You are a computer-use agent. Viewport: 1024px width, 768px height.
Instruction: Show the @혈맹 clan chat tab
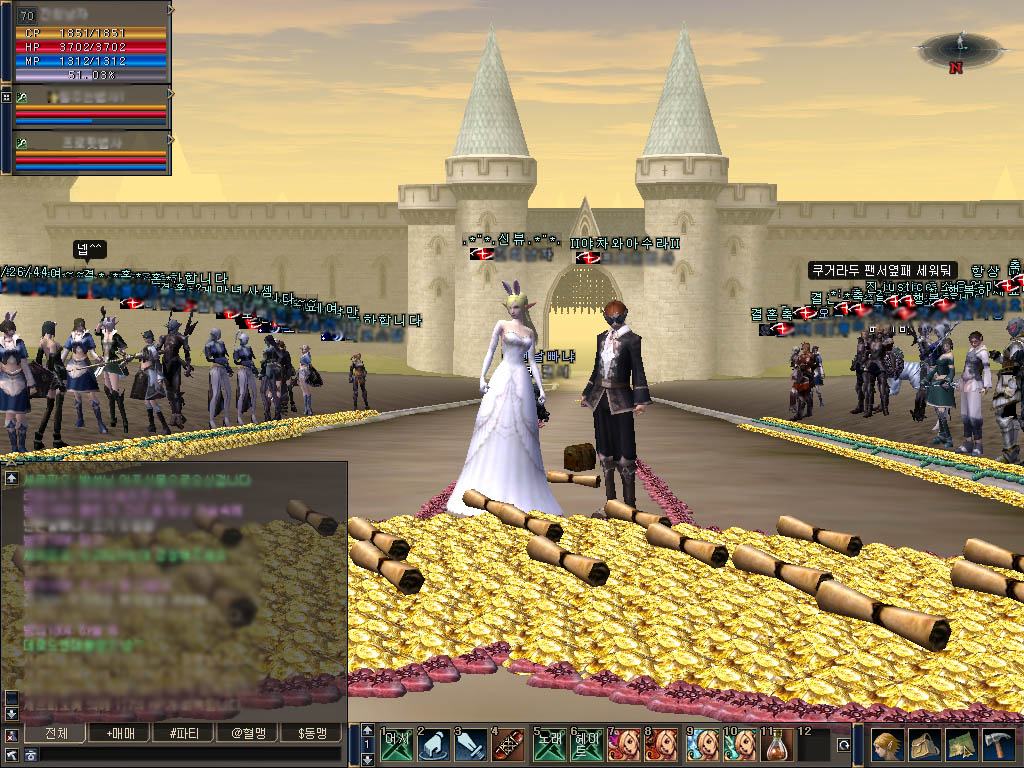coord(248,733)
